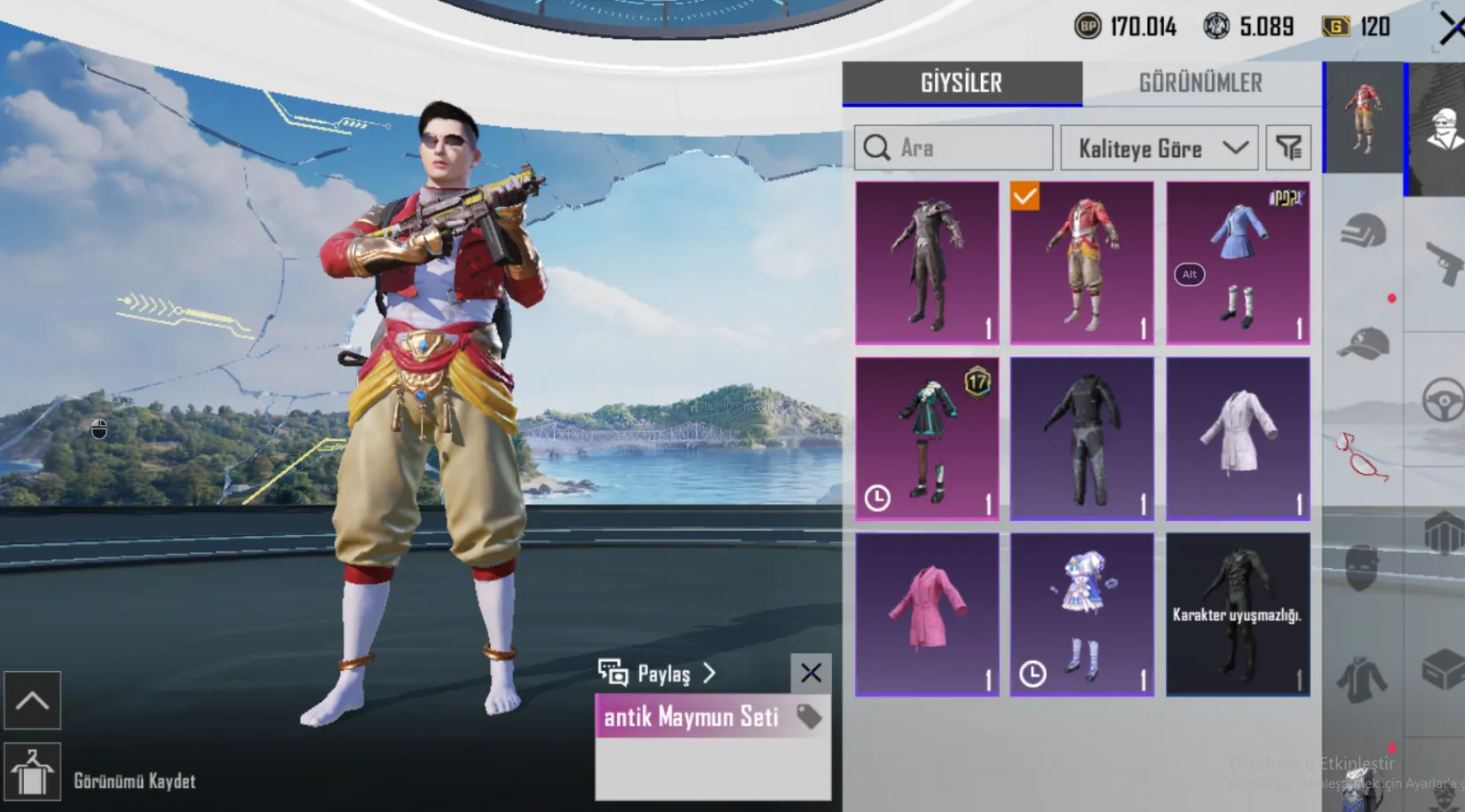1465x812 pixels.
Task: Open the Kaliteye Göre sort dropdown
Action: point(1160,148)
